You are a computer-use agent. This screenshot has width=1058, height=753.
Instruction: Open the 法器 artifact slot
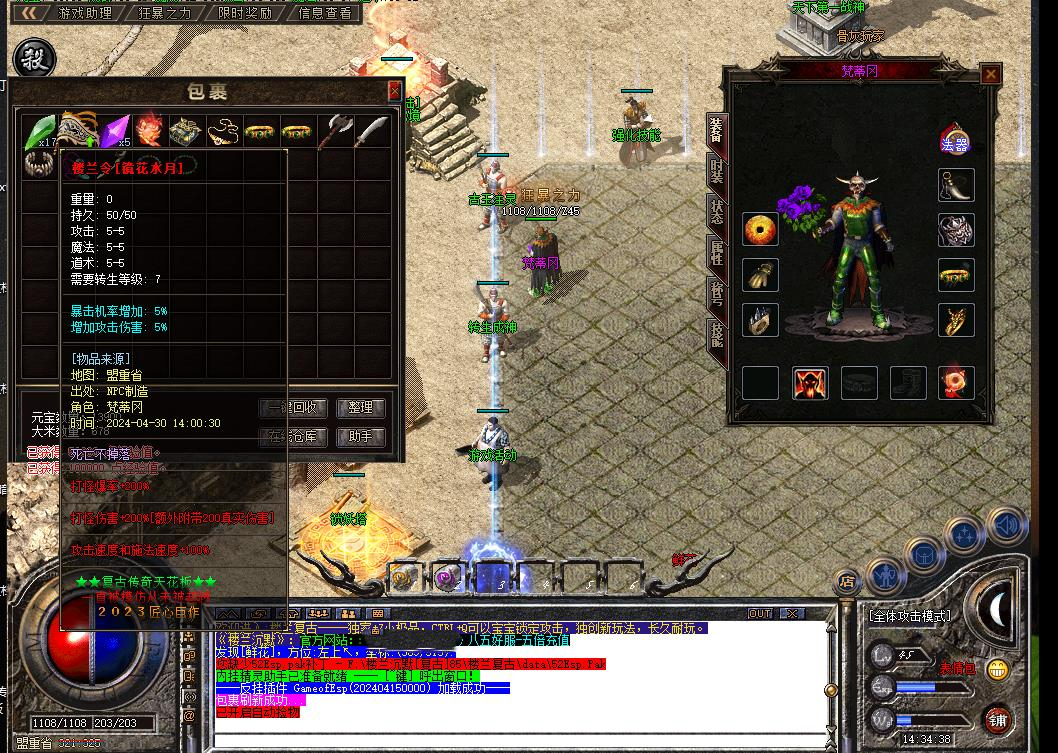pyautogui.click(x=956, y=138)
